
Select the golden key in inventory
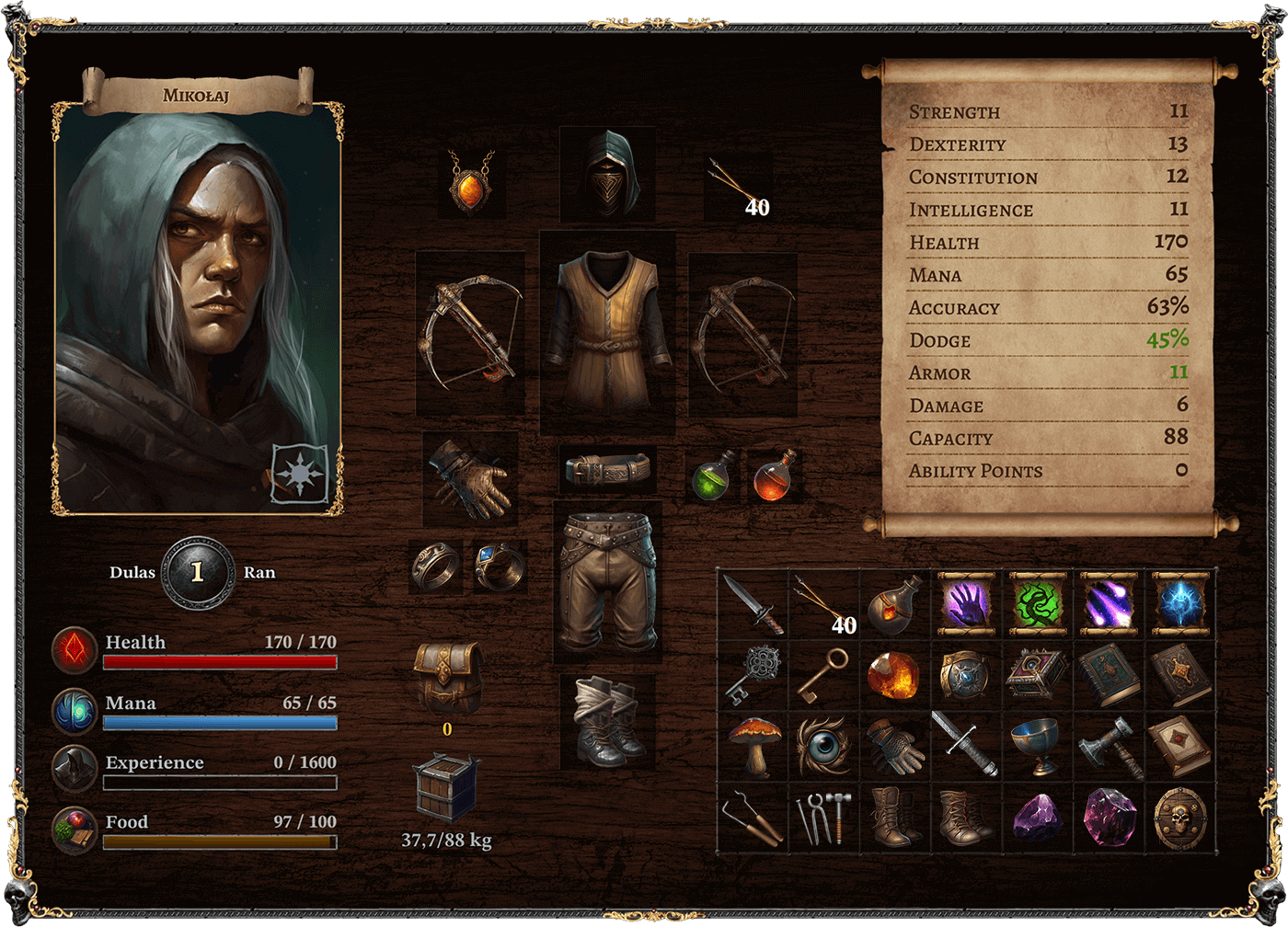[x=822, y=675]
